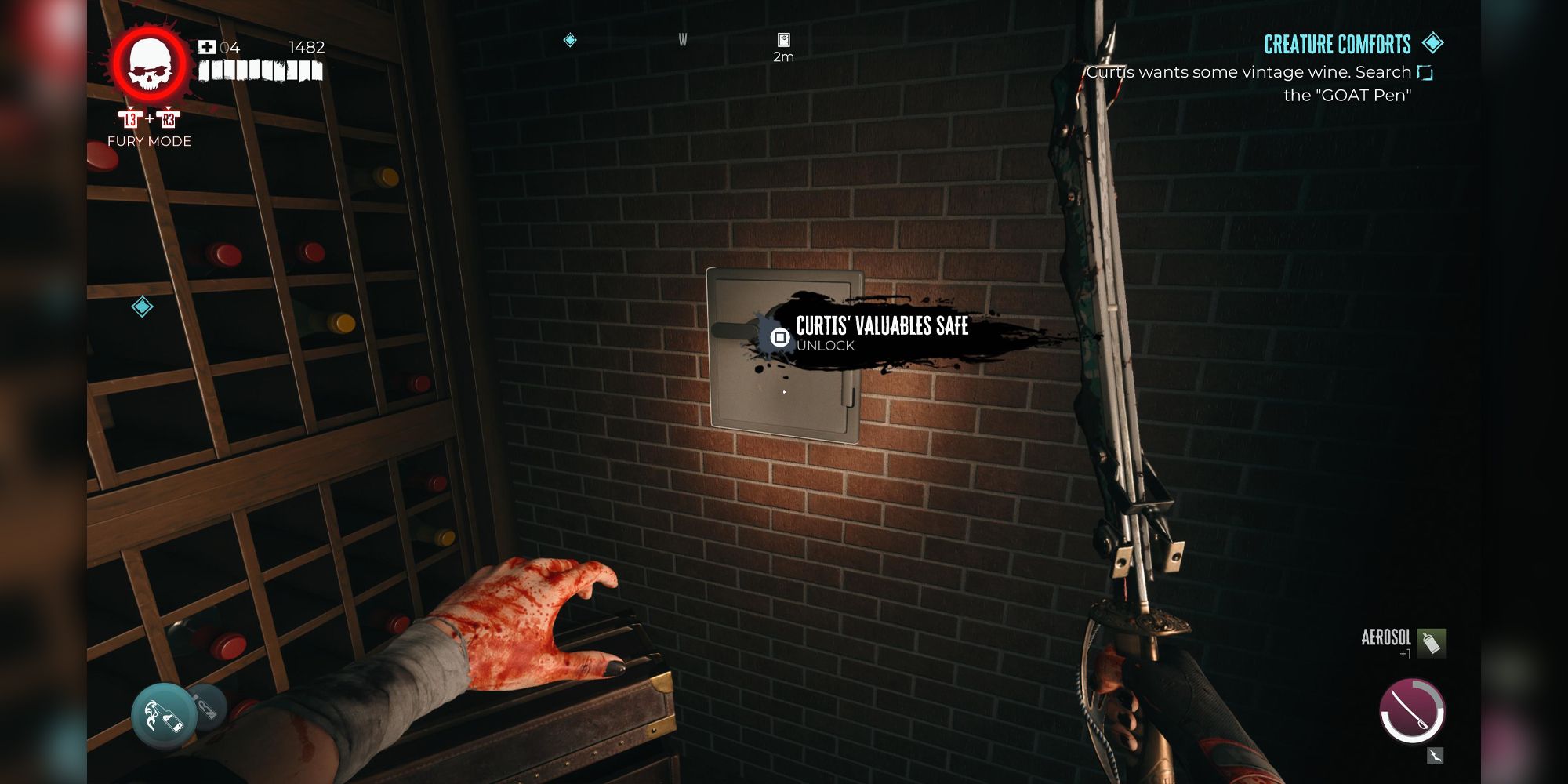Screen dimensions: 1568x784
Task: Select the medkit icon beside the 04 counter
Action: (x=206, y=47)
